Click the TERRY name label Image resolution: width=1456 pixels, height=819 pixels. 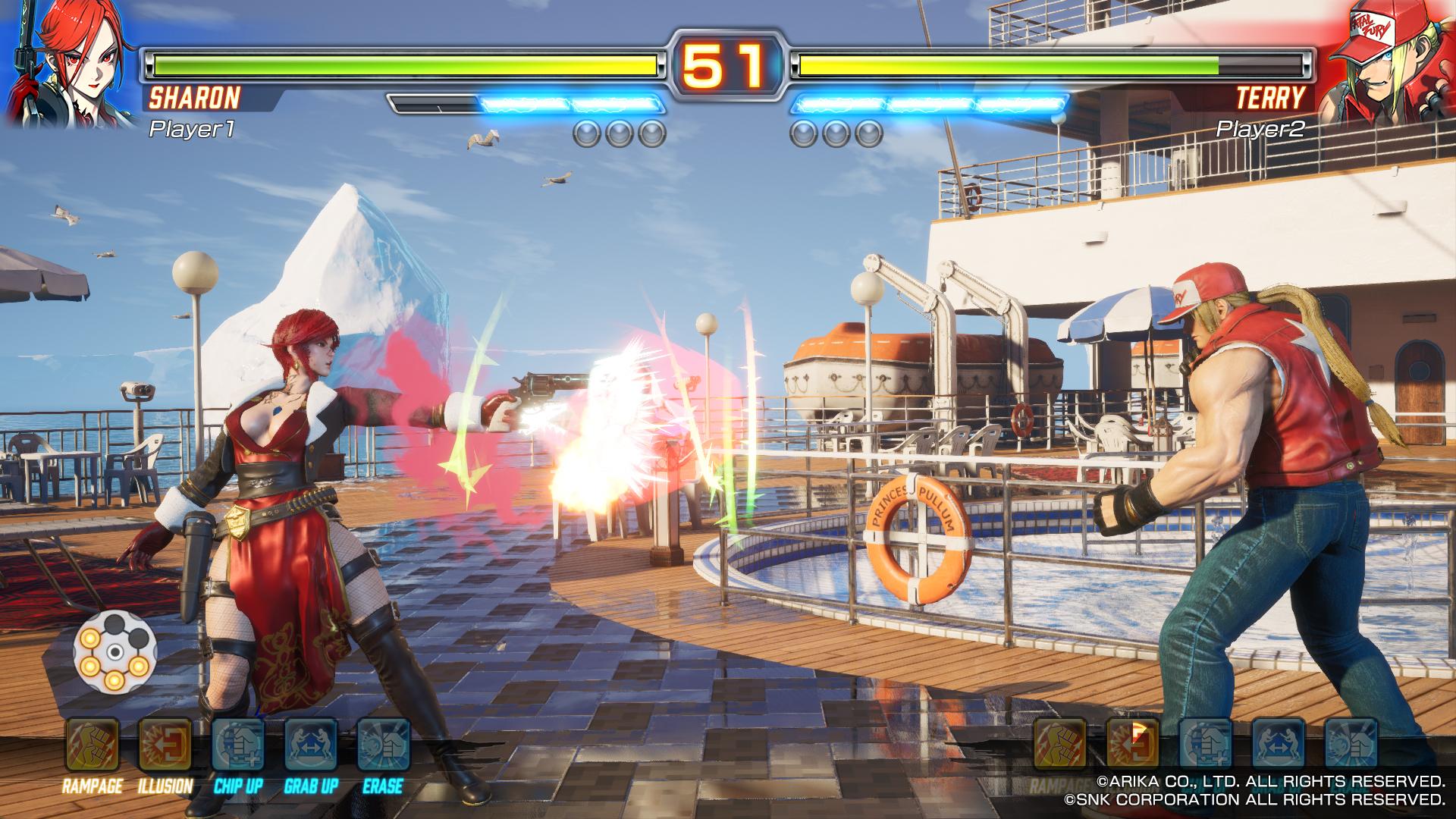coord(1269,97)
